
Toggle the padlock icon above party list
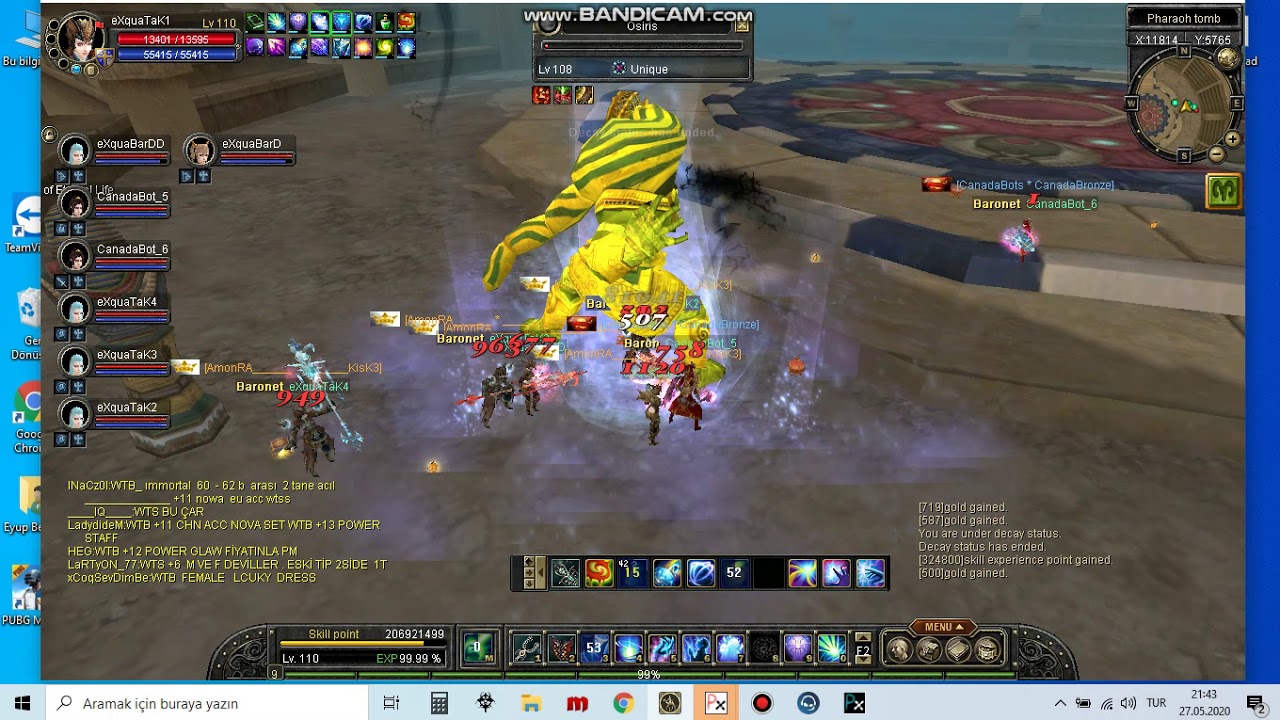click(49, 134)
